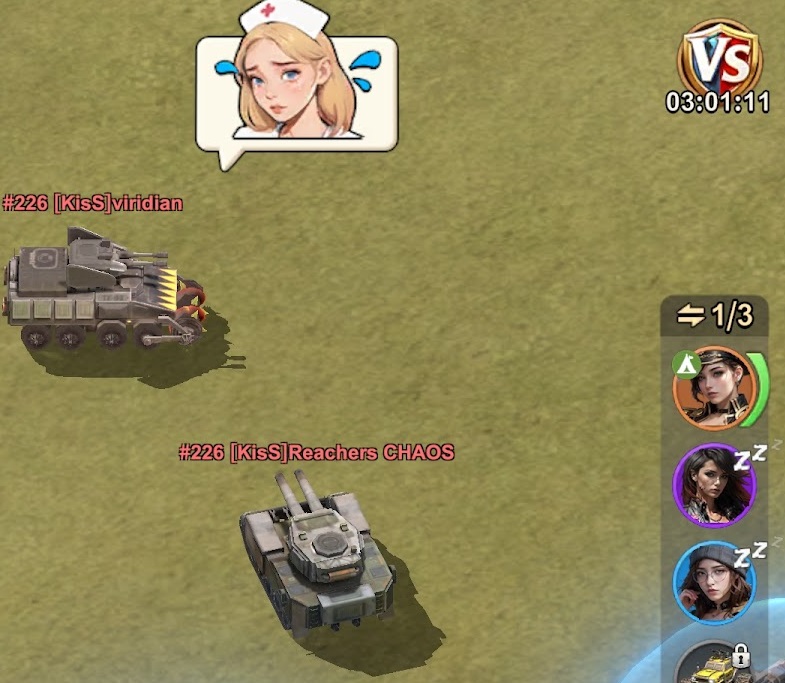Tap the crying nurse speech bubble
The image size is (785, 683).
click(x=296, y=90)
